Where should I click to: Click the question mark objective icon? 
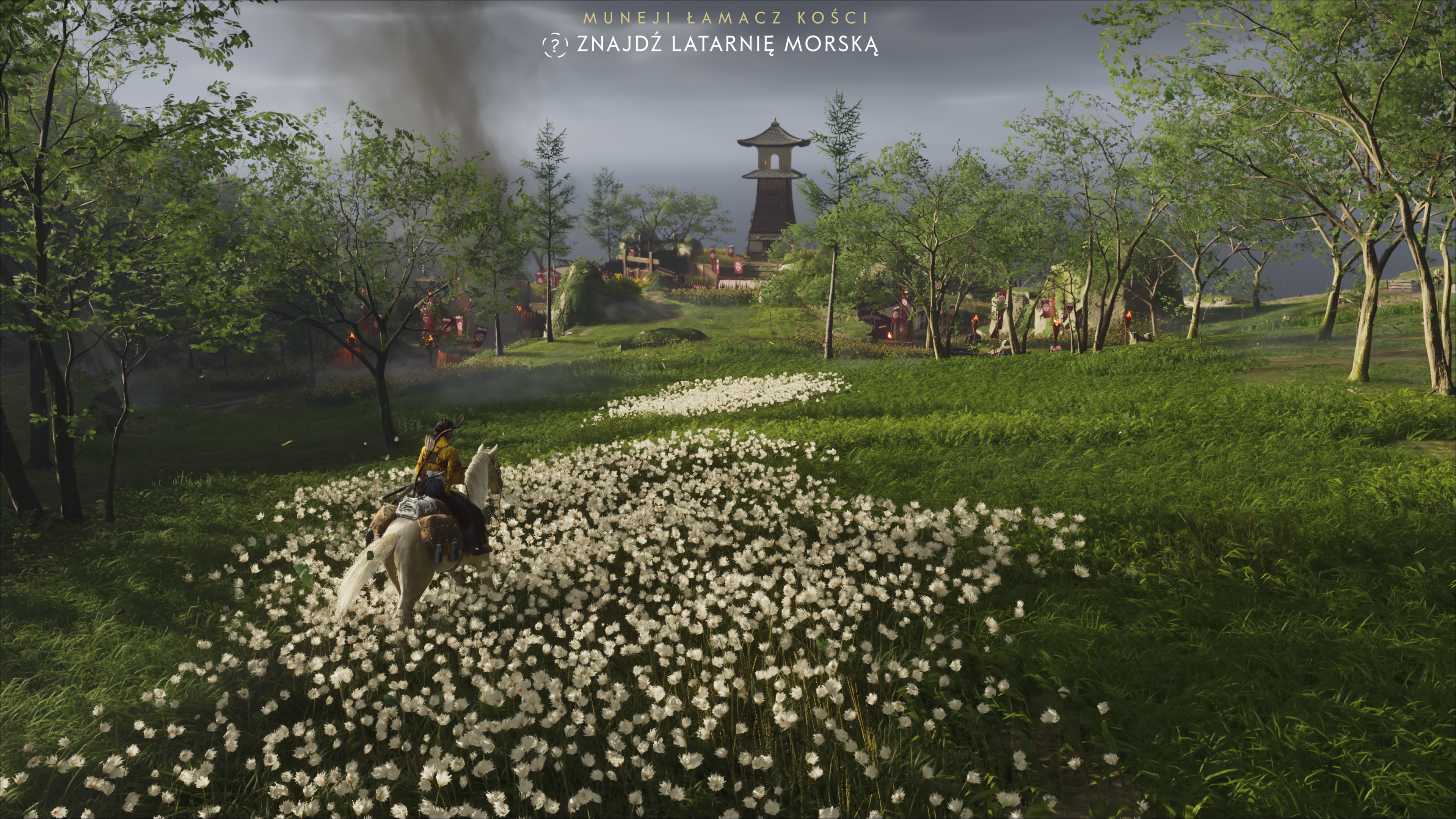(x=554, y=45)
